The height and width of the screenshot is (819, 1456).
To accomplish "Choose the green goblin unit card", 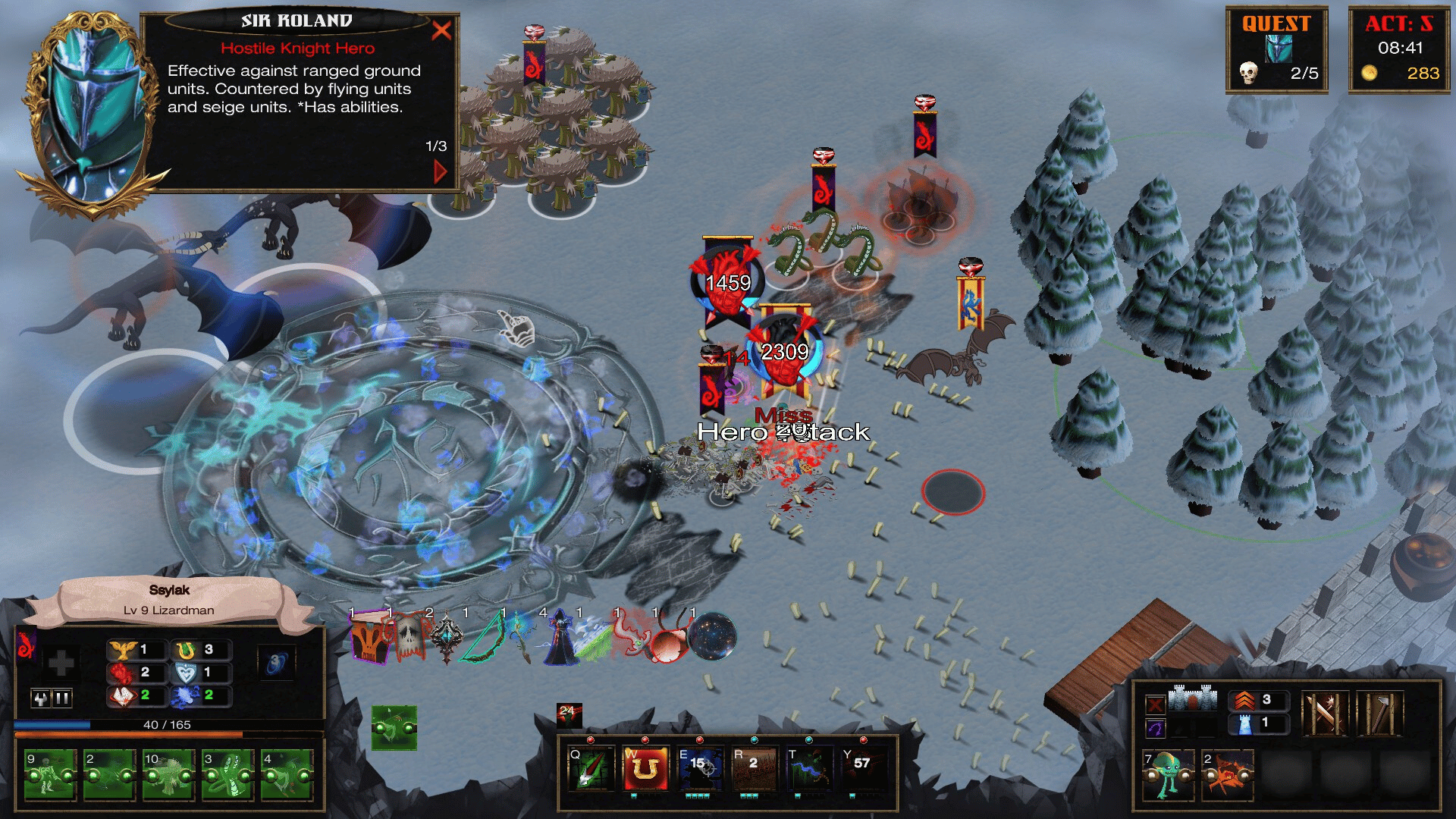I will [x=1168, y=774].
